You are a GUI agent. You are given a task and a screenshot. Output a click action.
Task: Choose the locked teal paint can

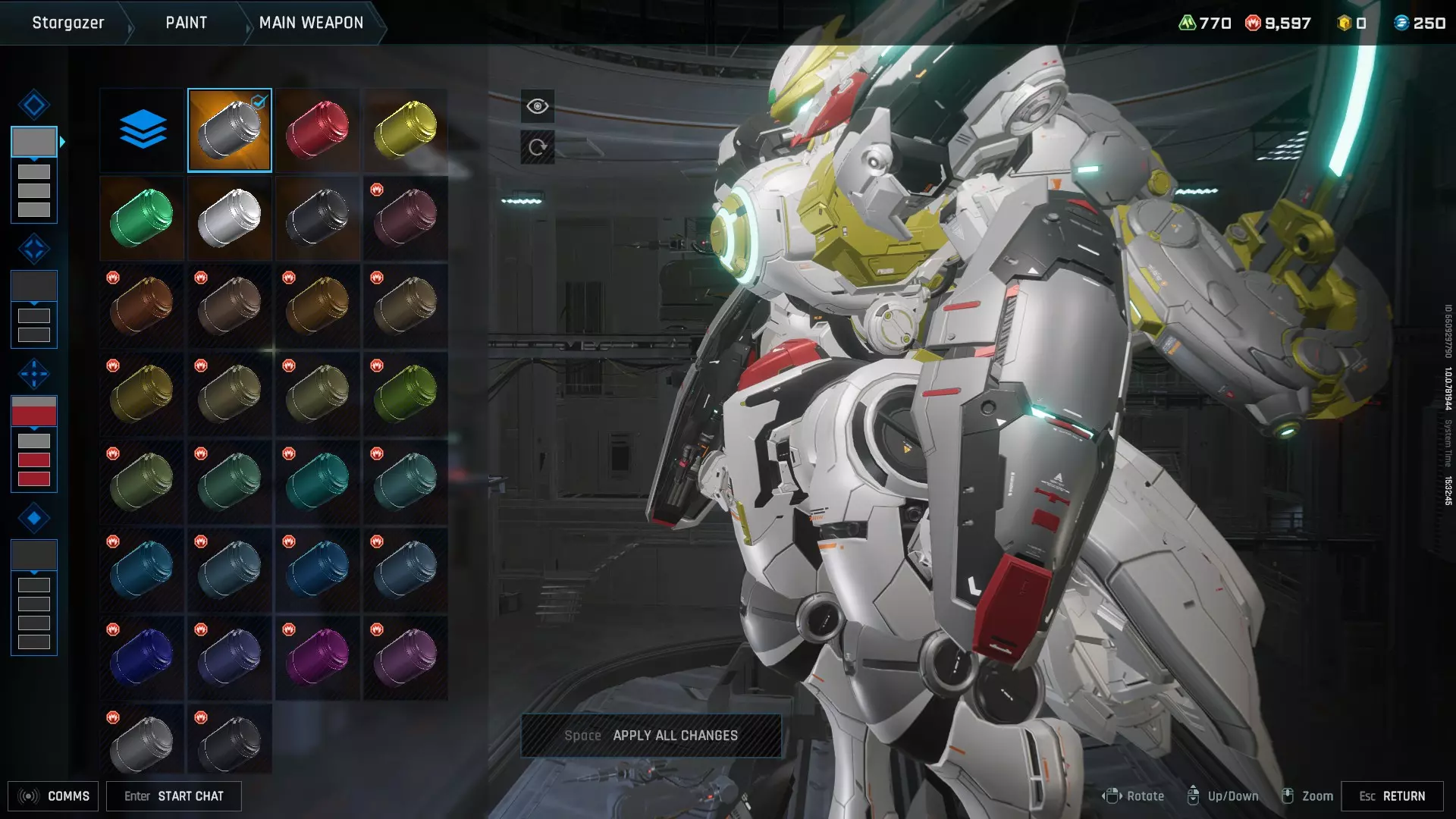pos(317,482)
